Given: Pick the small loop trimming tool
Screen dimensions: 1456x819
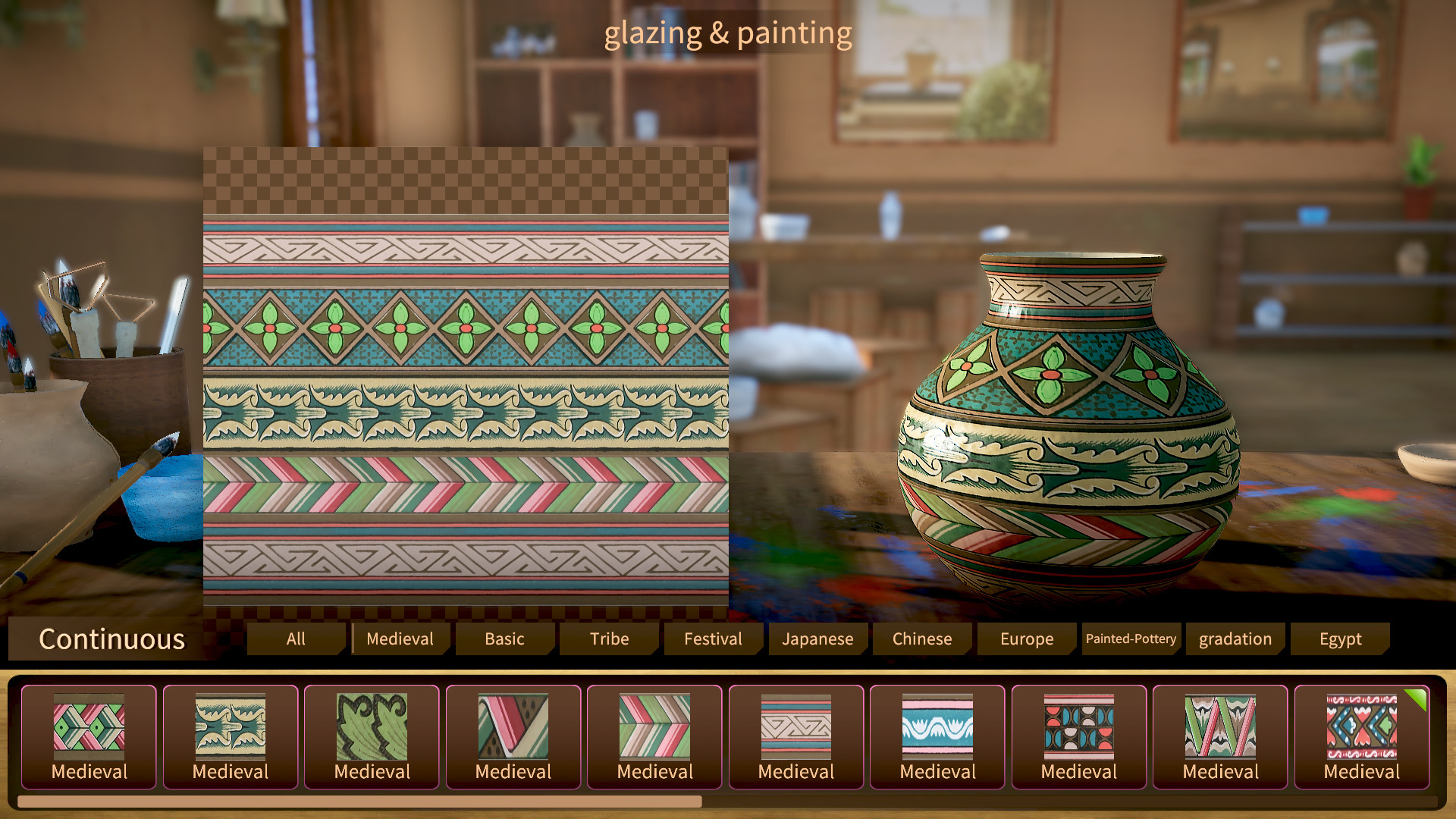Looking at the screenshot, I should tap(127, 311).
